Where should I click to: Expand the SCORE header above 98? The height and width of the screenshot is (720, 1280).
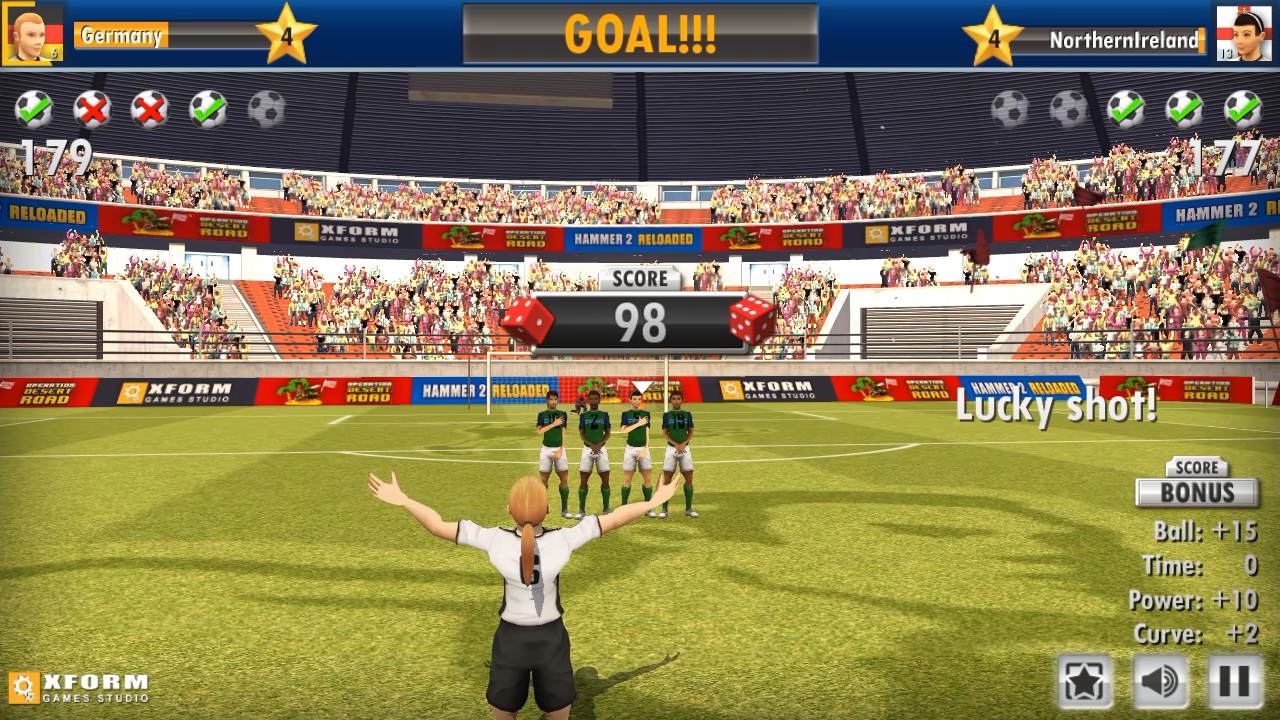pyautogui.click(x=639, y=279)
